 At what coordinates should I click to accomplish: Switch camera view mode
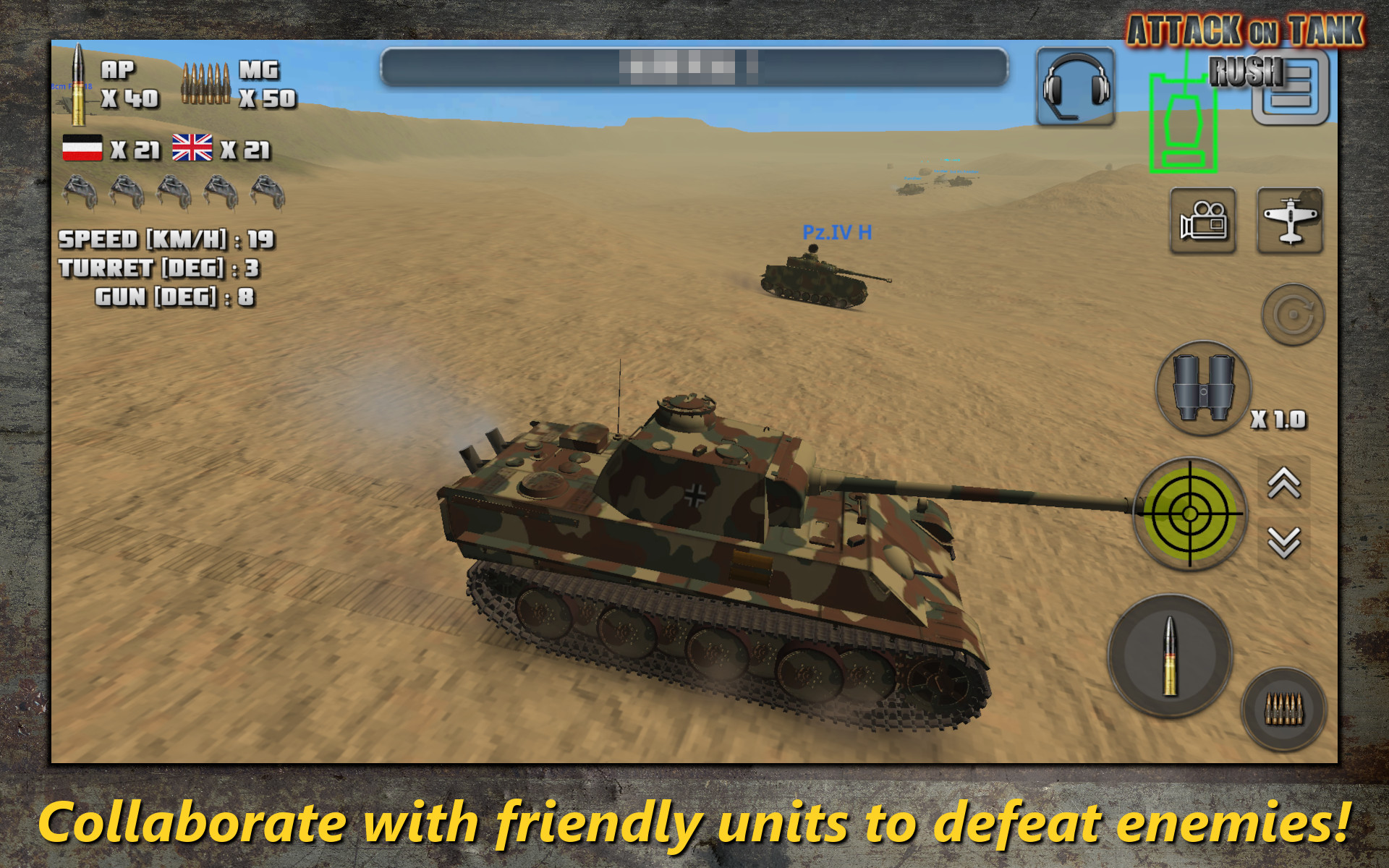click(x=1203, y=222)
